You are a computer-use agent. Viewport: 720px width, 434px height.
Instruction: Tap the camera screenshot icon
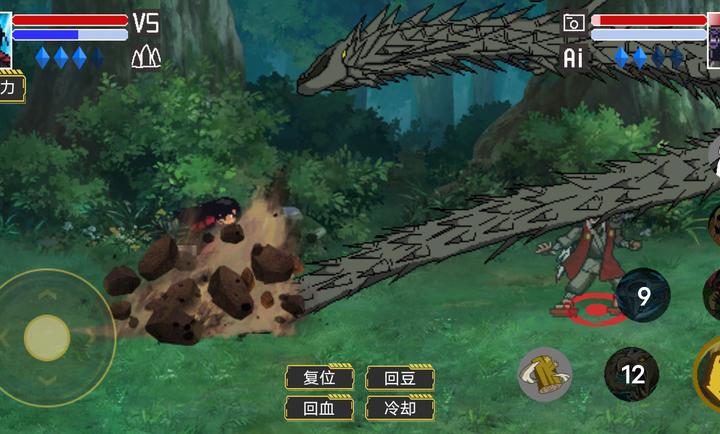[x=574, y=22]
